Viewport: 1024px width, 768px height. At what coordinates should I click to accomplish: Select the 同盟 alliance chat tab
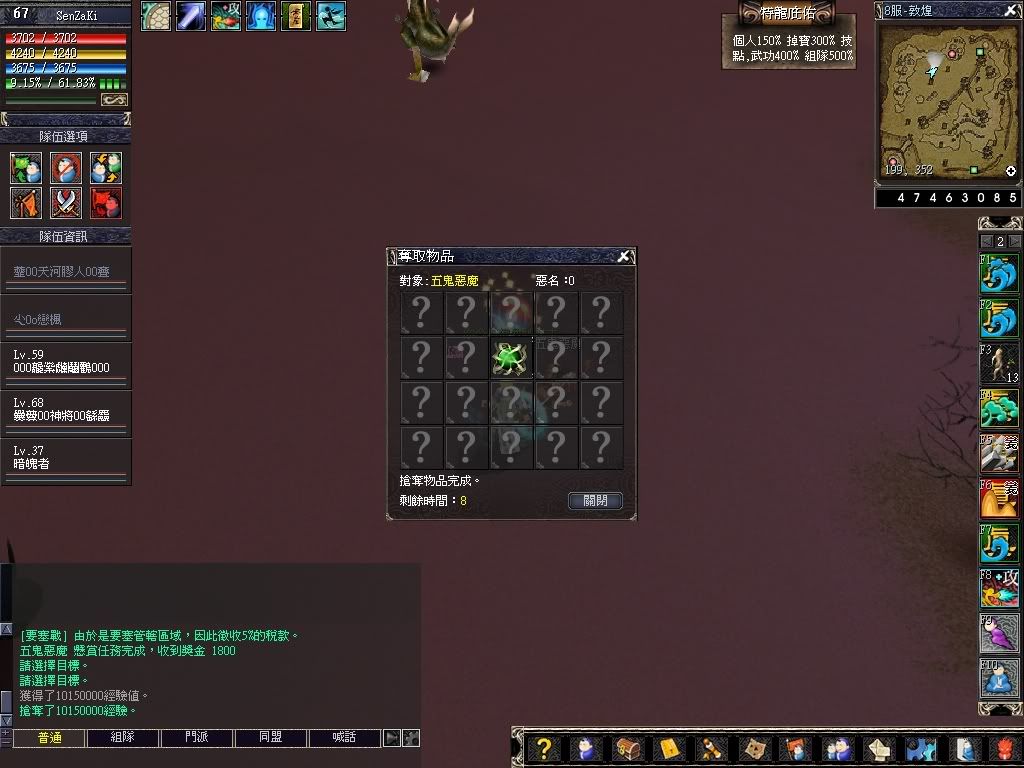click(x=271, y=738)
